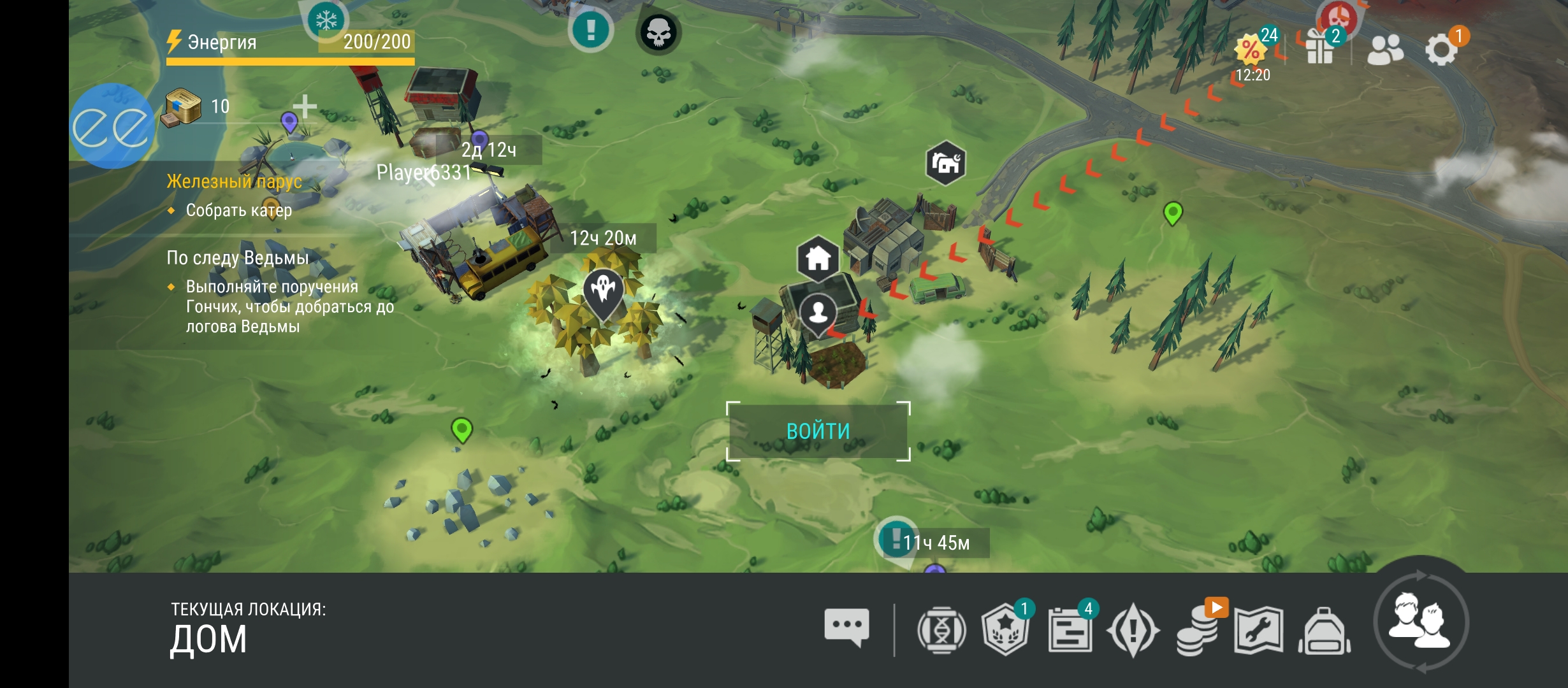Open the settings gear icon
The width and height of the screenshot is (1568, 688).
click(x=1441, y=50)
